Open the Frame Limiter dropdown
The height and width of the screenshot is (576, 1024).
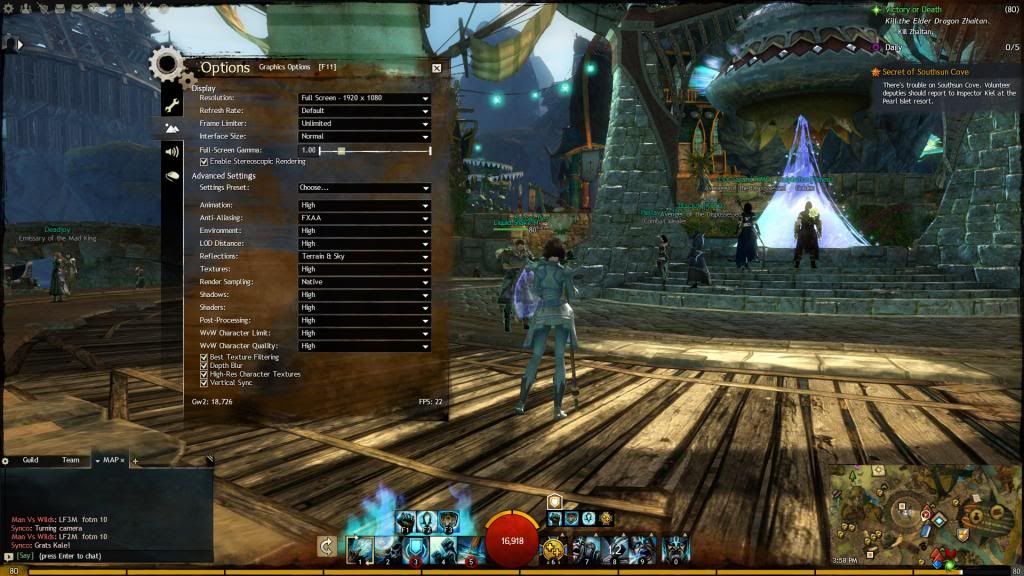(364, 124)
